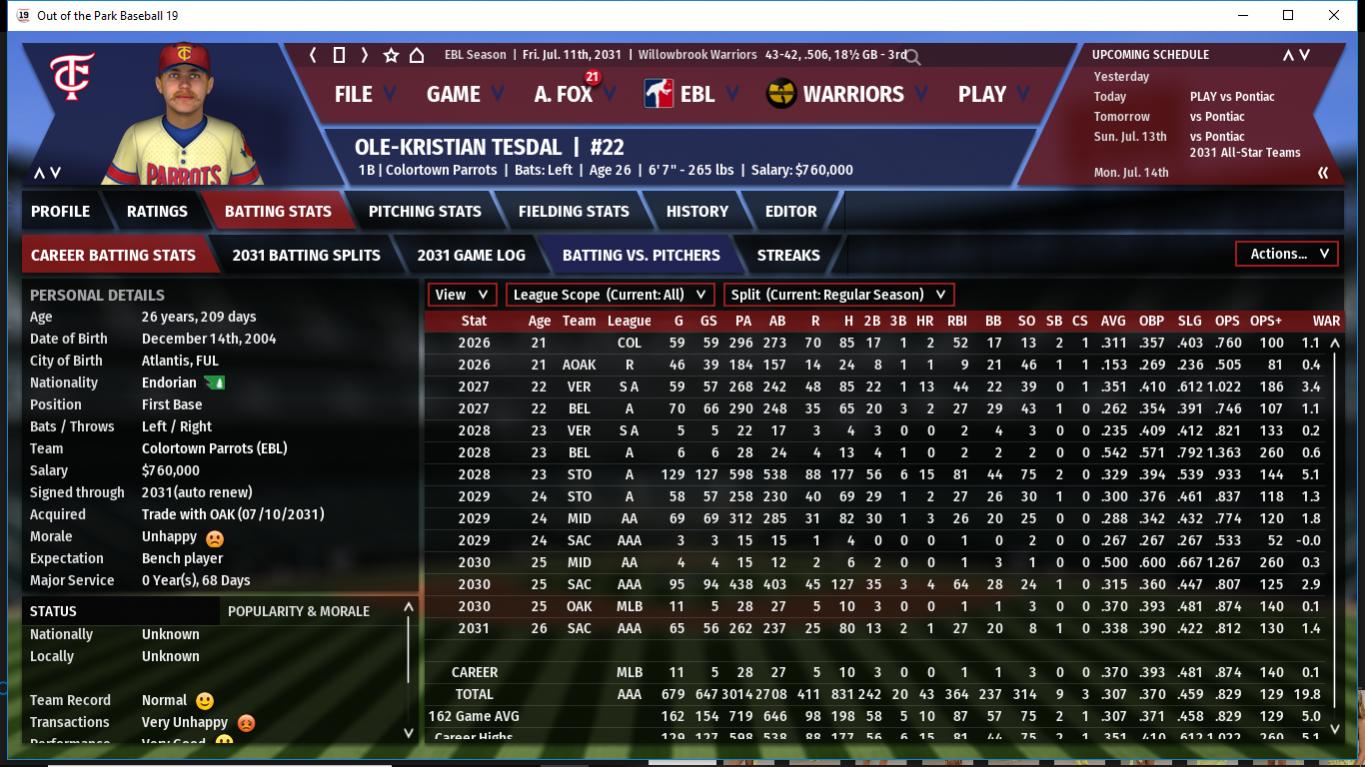Viewport: 1365px width, 767px height.
Task: Show the PITCHING STATS tab
Action: (x=425, y=211)
